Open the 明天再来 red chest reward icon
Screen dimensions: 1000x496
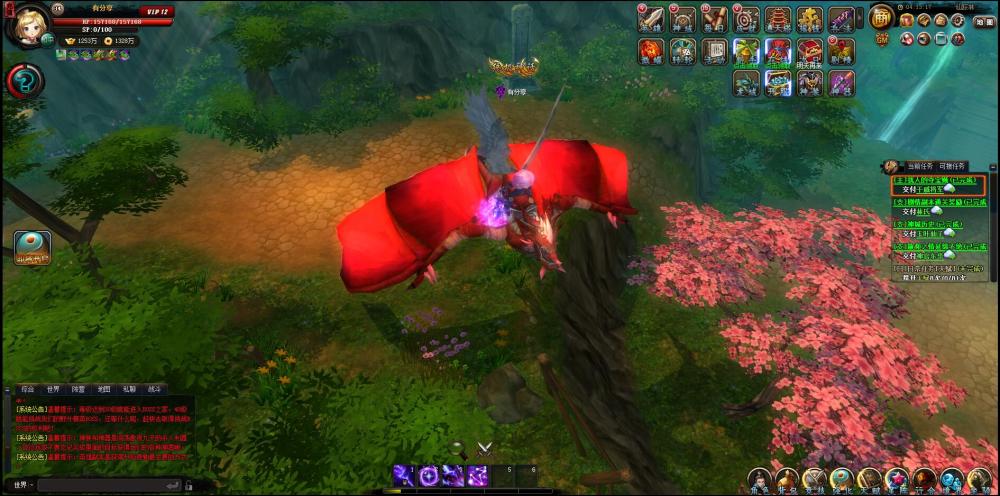coord(810,51)
